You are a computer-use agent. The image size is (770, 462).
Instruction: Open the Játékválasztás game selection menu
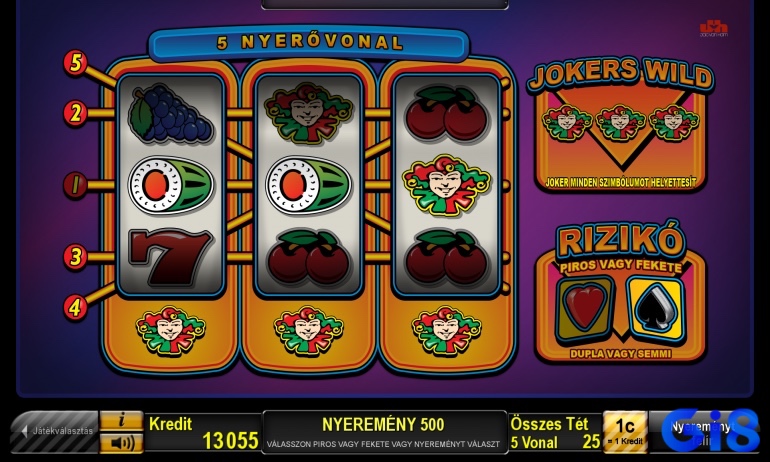[55, 432]
